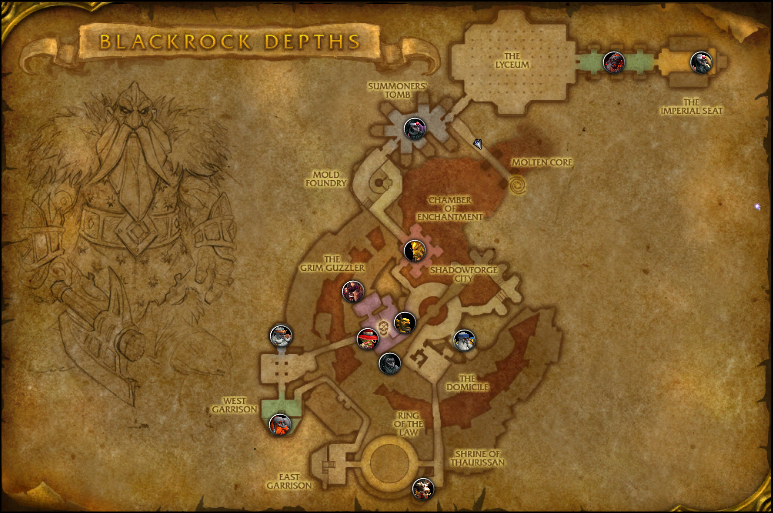
Task: Click the Molten Core spiral entrance marker
Action: (x=518, y=186)
